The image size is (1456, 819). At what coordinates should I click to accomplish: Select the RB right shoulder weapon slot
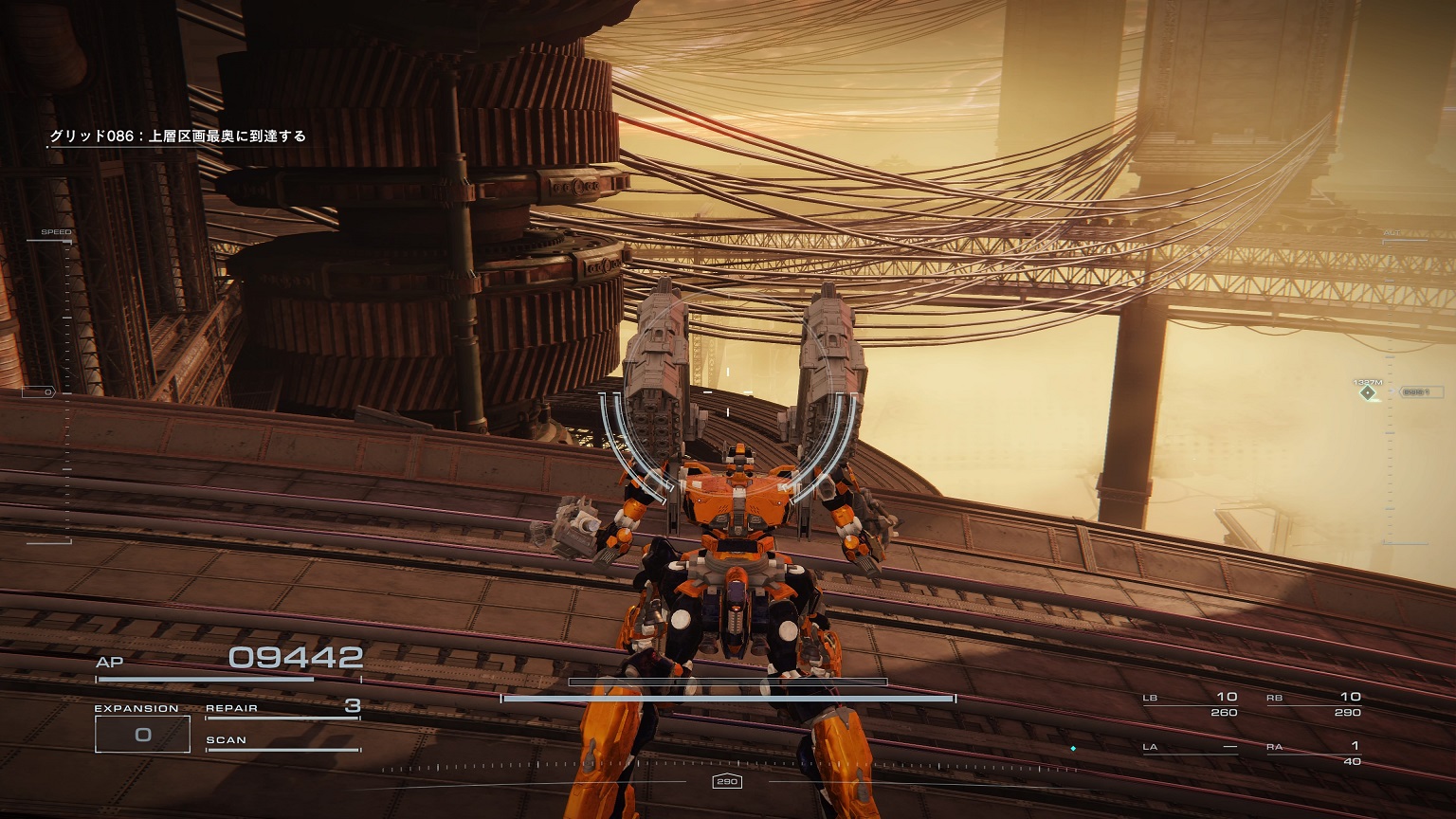(1314, 704)
